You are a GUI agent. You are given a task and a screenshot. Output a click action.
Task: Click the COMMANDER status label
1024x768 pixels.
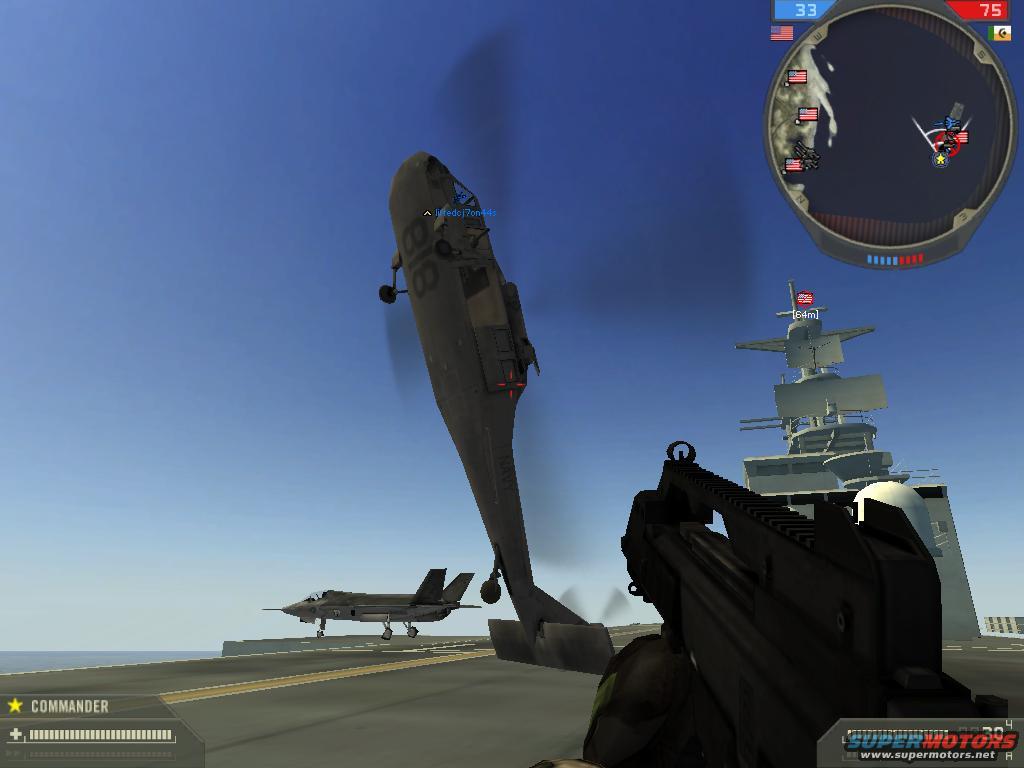[69, 706]
